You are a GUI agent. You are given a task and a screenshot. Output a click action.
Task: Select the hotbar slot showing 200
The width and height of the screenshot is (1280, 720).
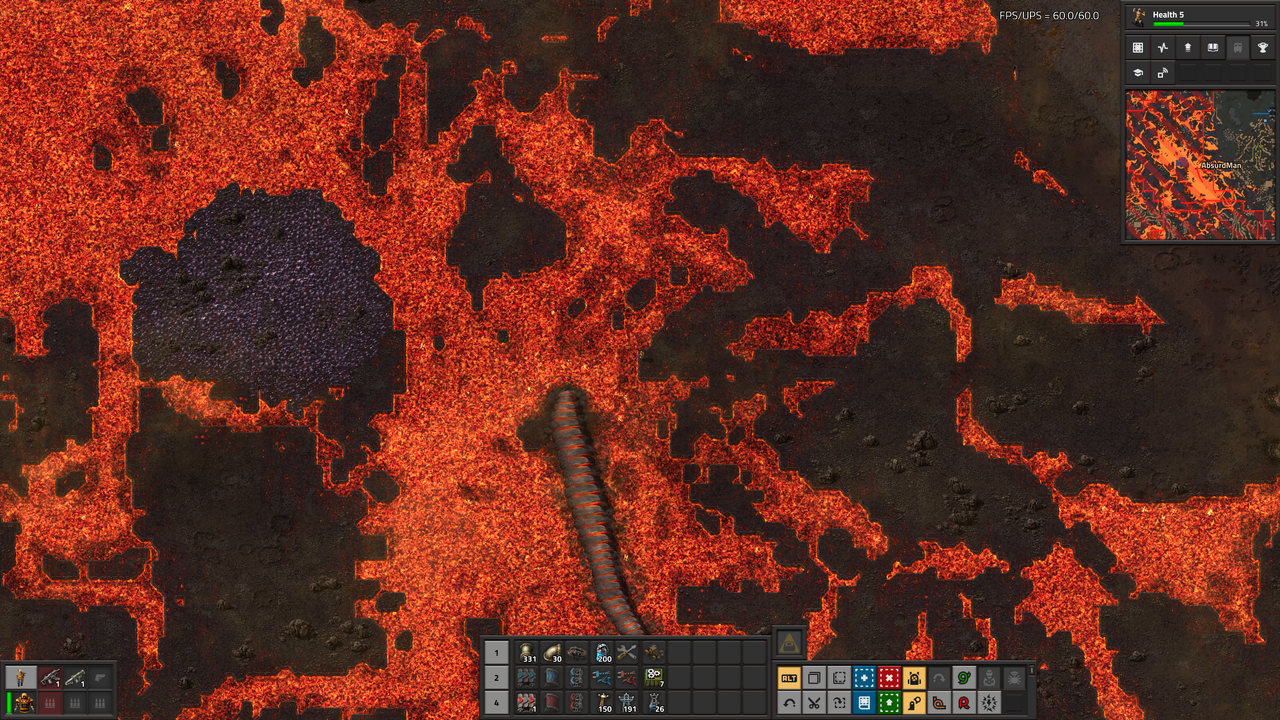pos(602,653)
